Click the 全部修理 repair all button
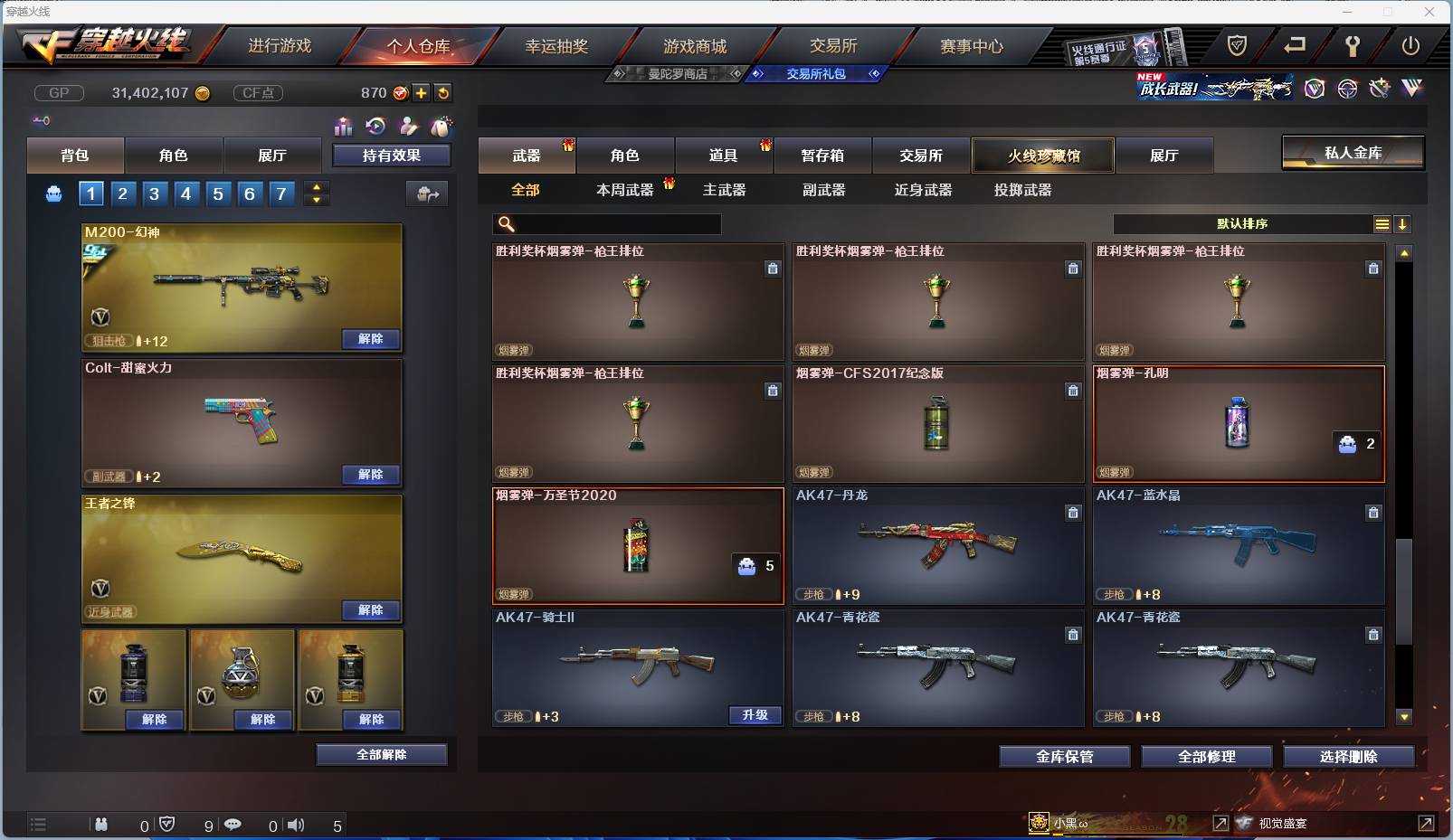 pos(1208,757)
